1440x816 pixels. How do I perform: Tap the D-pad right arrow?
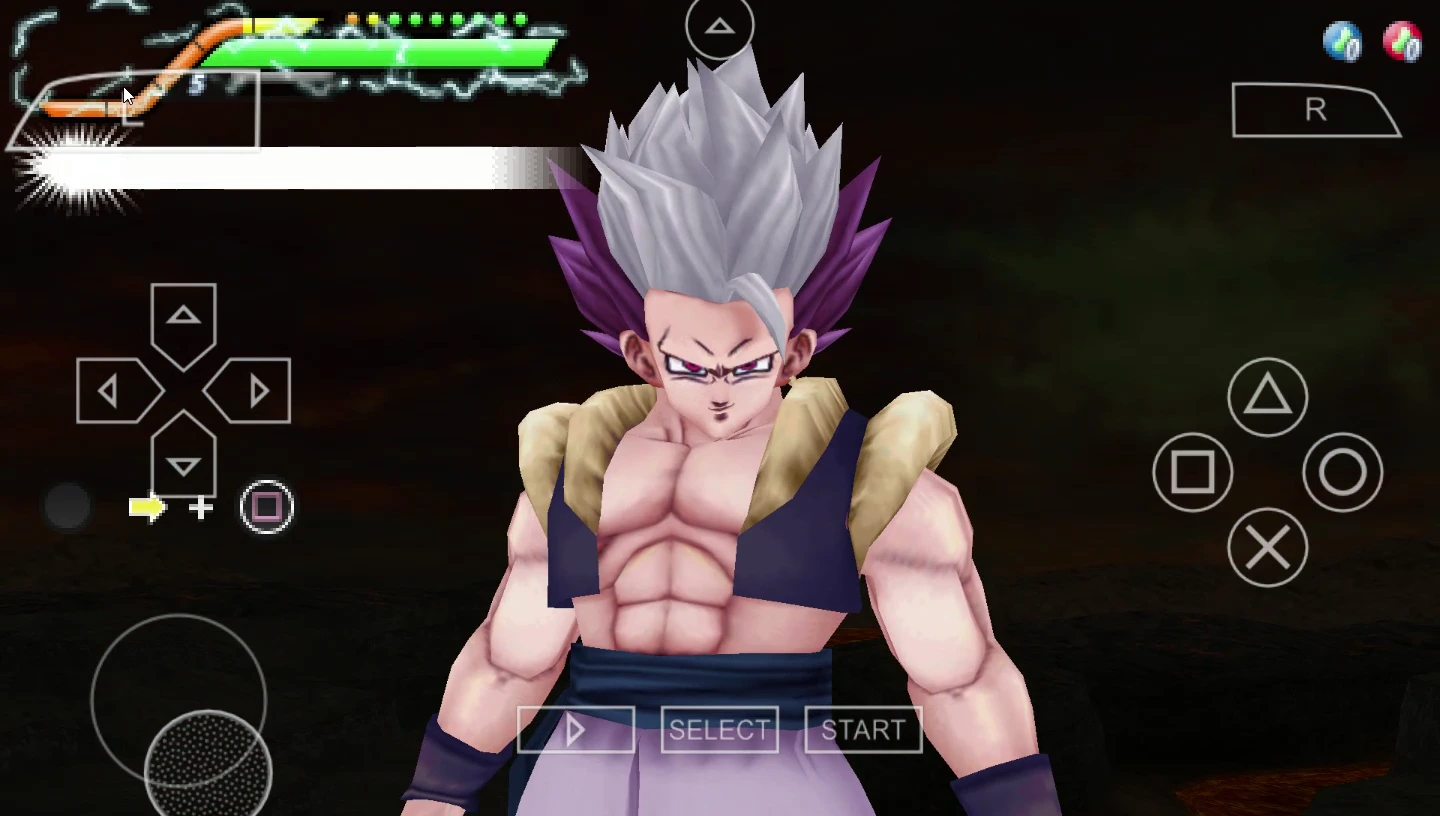tap(254, 391)
